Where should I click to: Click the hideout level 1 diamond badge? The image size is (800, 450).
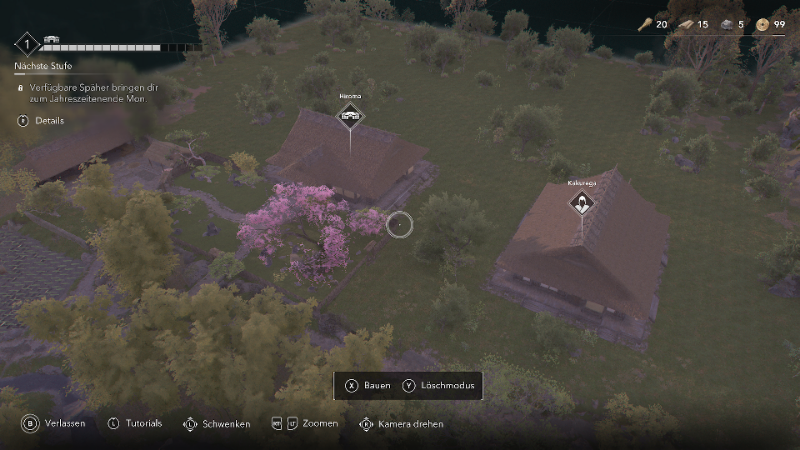click(27, 43)
